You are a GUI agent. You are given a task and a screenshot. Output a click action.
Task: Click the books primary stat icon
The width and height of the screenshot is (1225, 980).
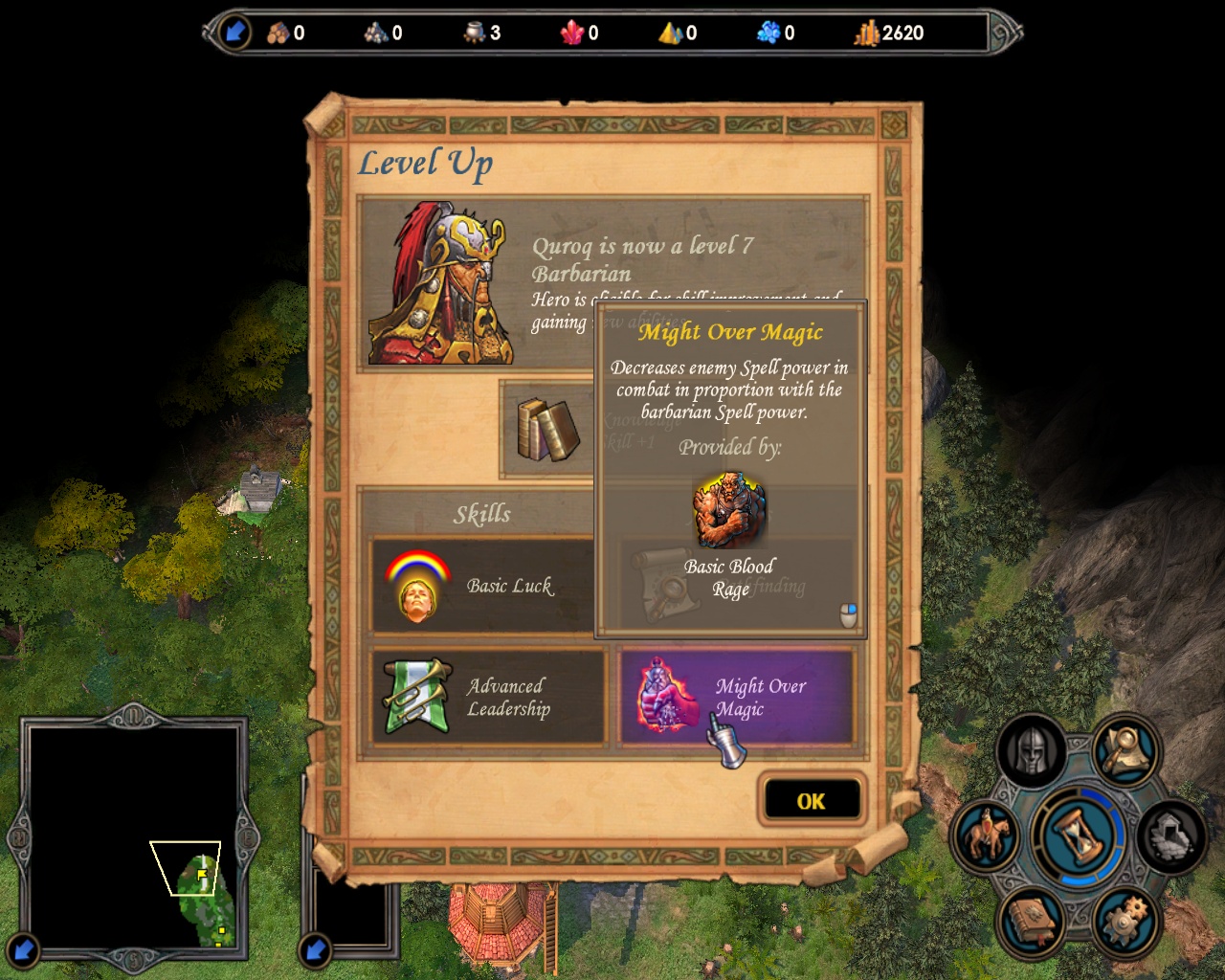(547, 430)
